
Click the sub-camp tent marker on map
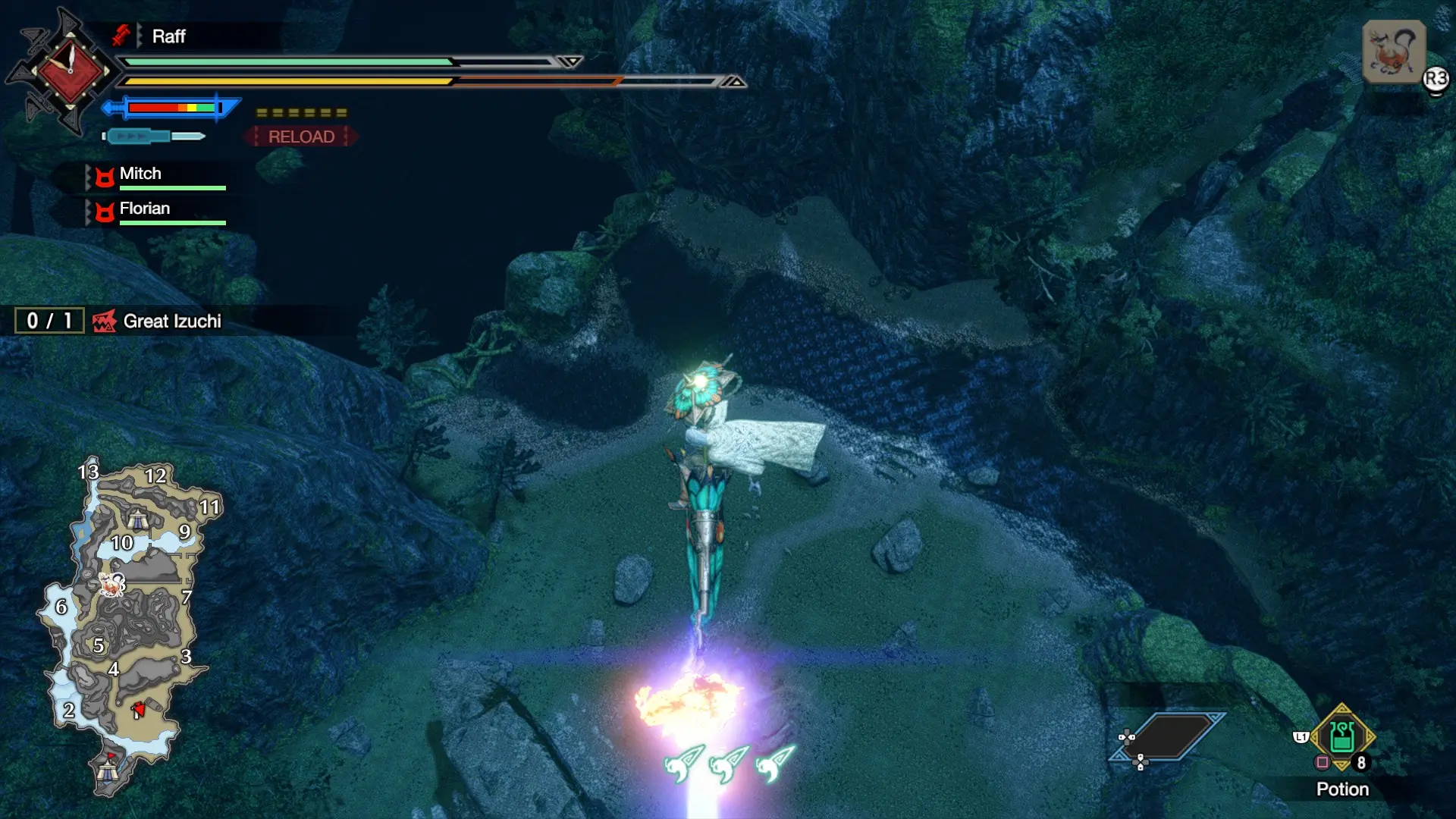137,519
